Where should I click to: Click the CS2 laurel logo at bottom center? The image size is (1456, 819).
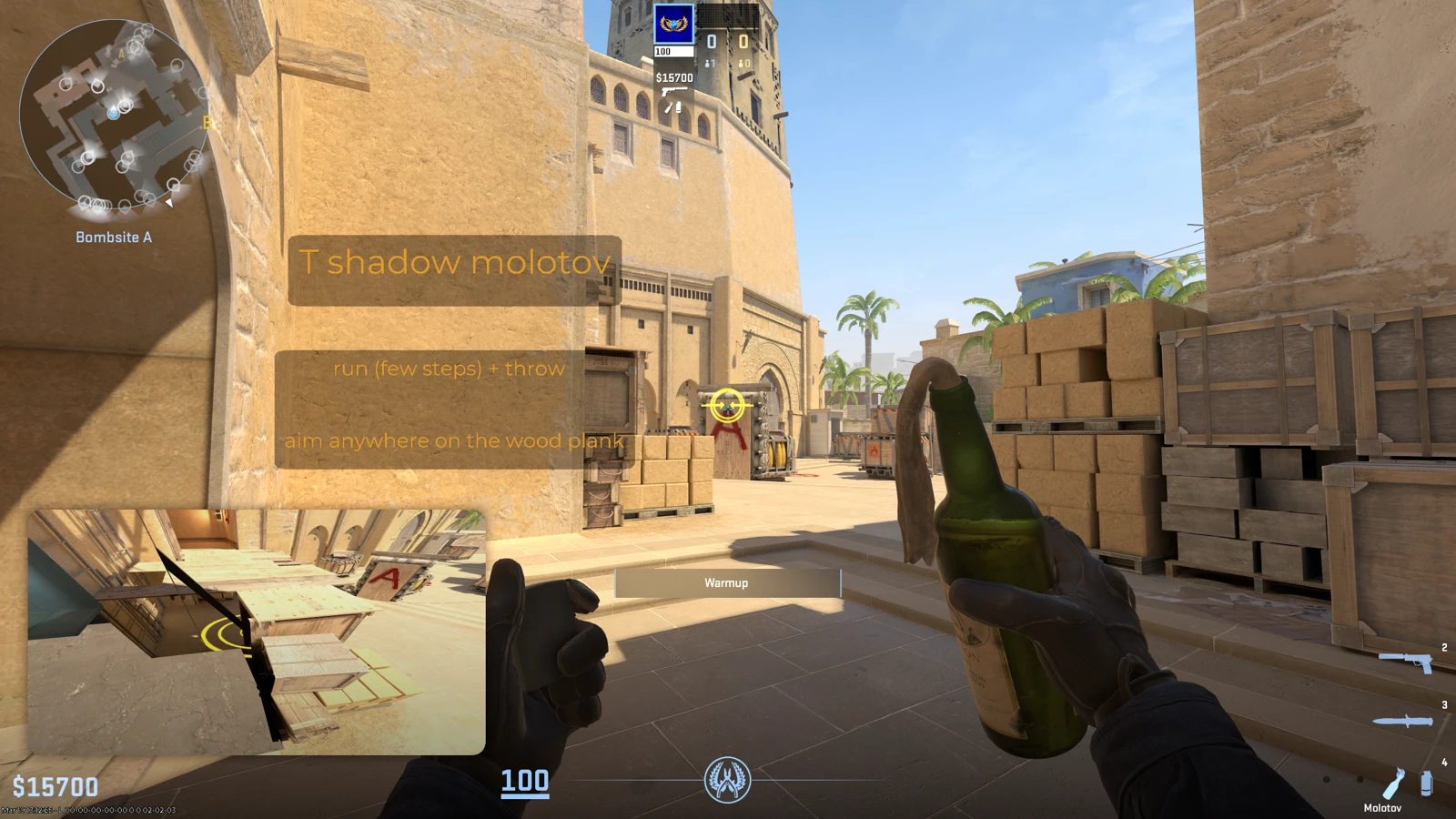[728, 780]
